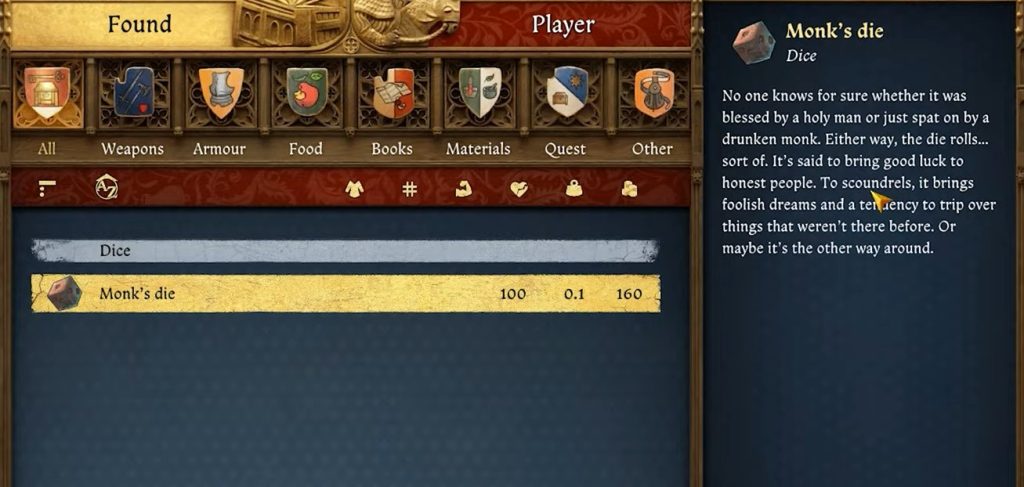This screenshot has height=487, width=1024.
Task: Select the Monk's die row
Action: (x=345, y=294)
